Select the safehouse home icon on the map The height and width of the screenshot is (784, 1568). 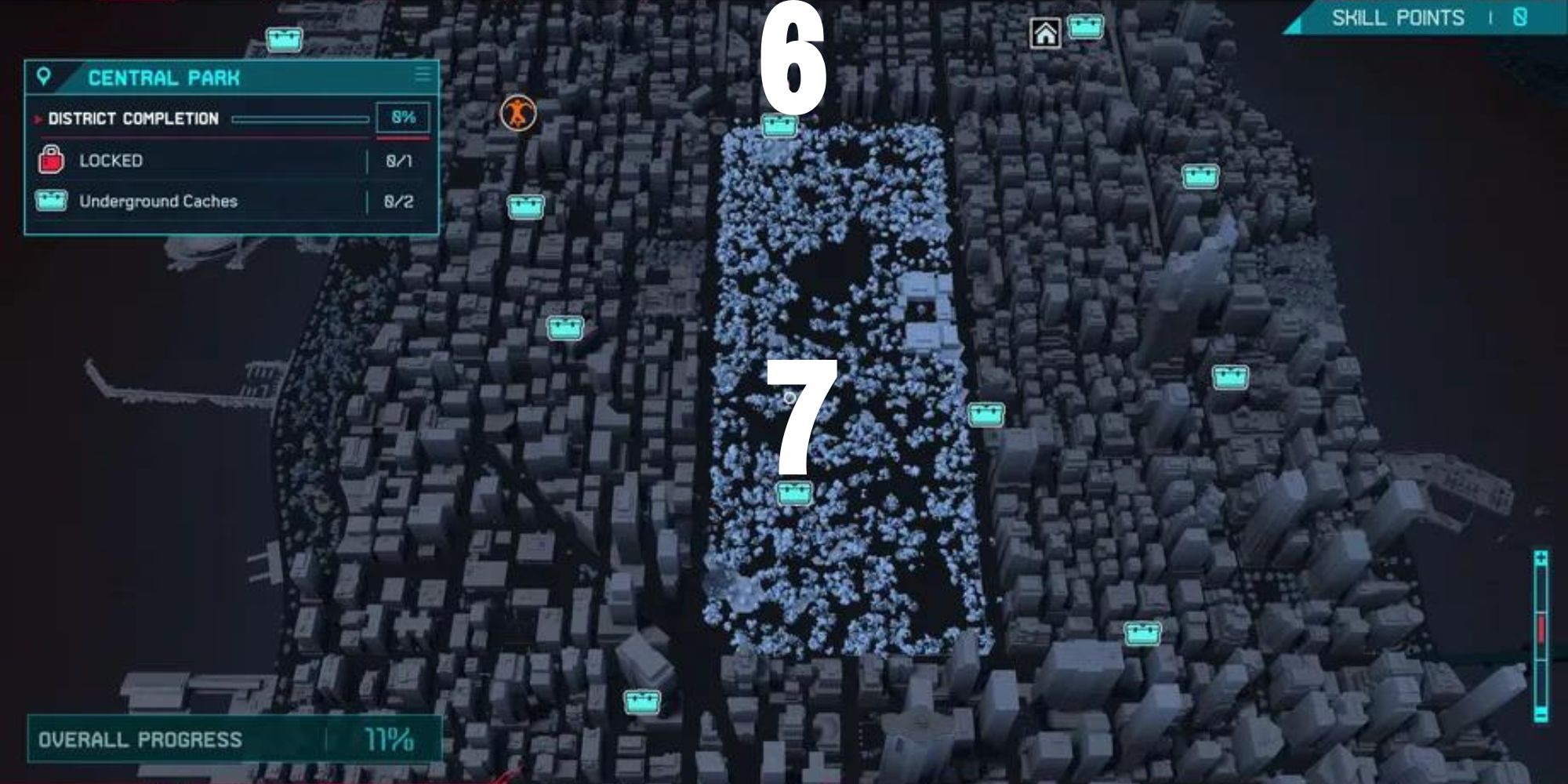(1047, 33)
